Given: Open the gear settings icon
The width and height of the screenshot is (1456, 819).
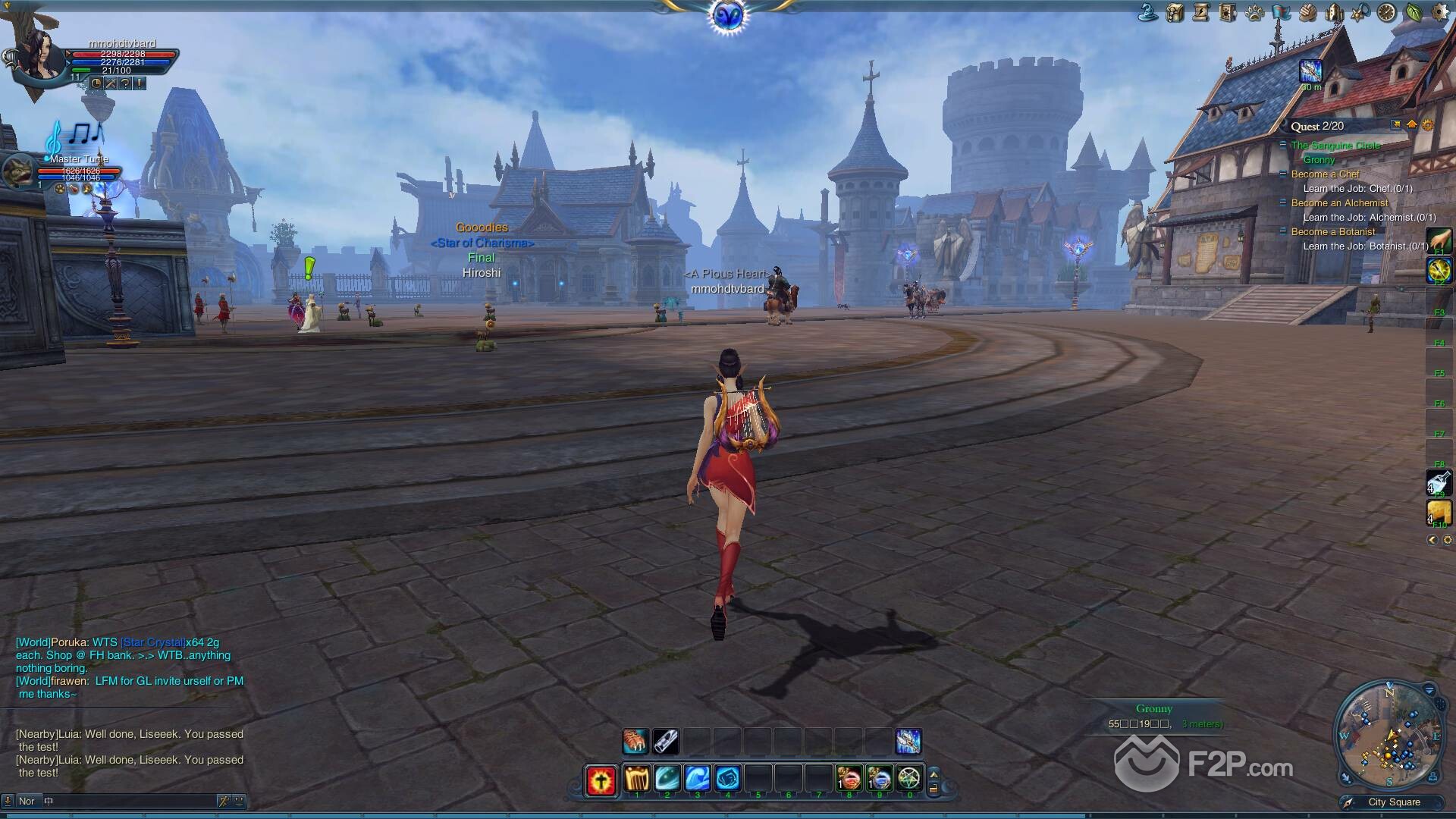Looking at the screenshot, I should coord(1440,12).
